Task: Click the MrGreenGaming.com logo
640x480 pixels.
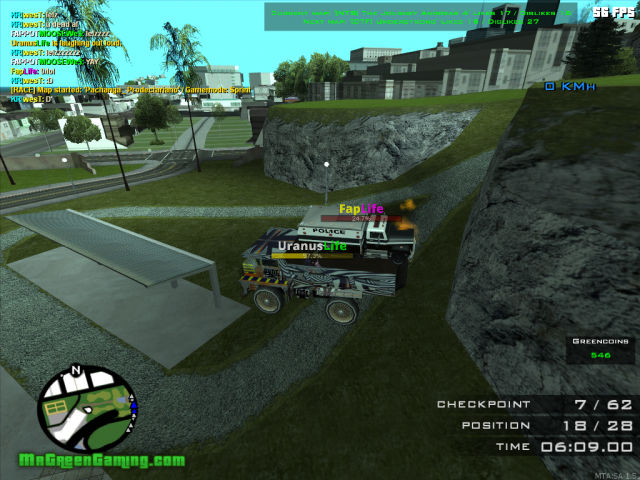Action: click(101, 461)
